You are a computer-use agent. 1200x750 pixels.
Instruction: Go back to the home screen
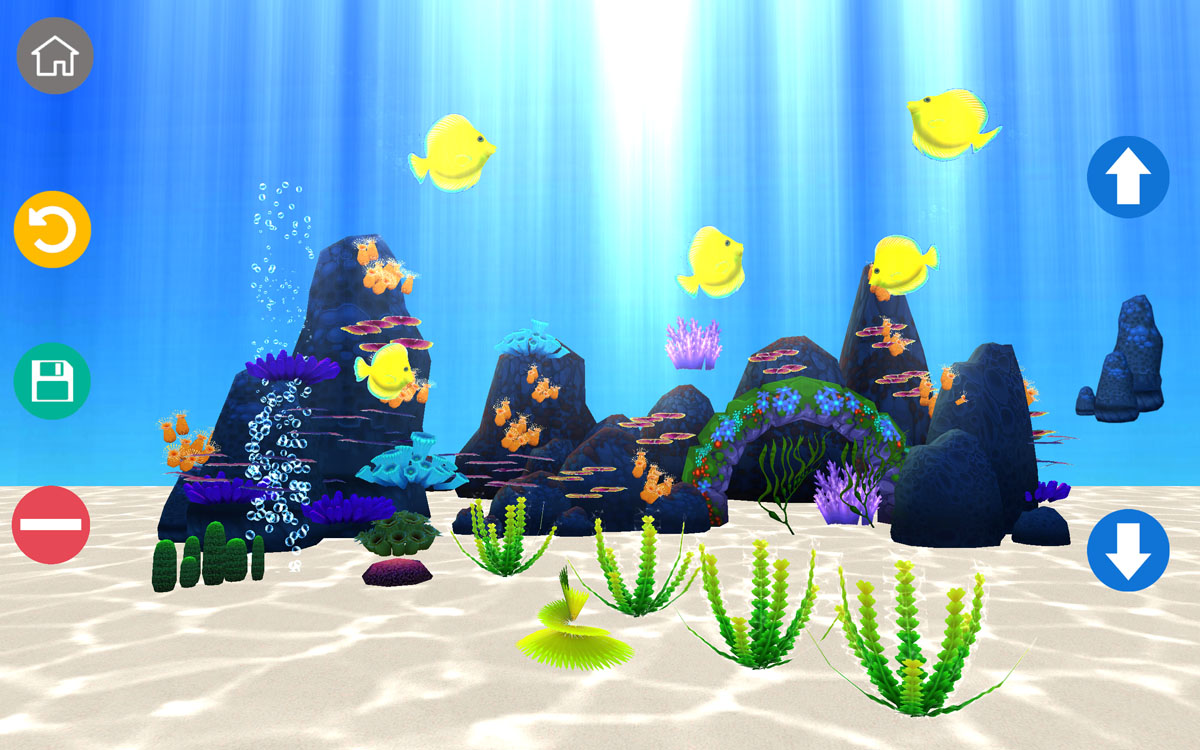55,56
